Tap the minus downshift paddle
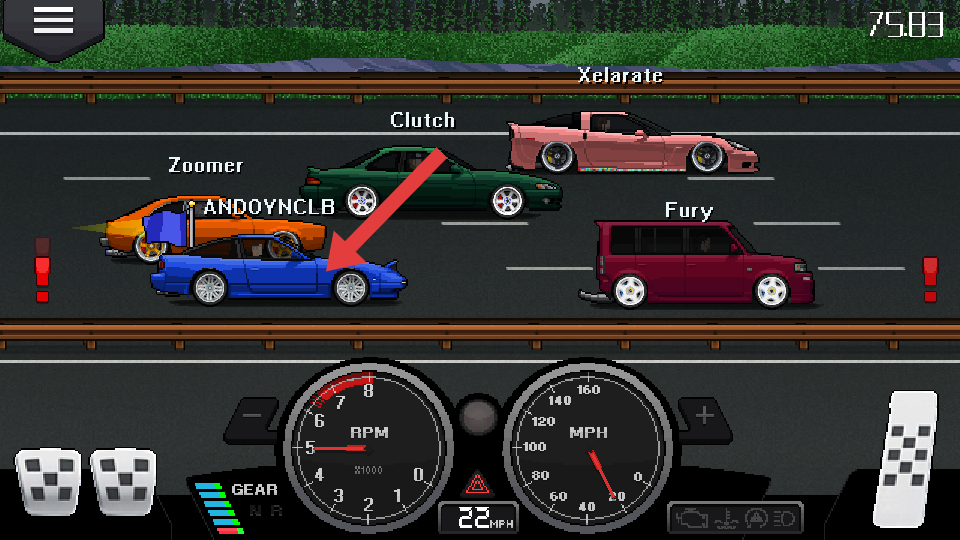Viewport: 960px width, 540px height. (253, 416)
